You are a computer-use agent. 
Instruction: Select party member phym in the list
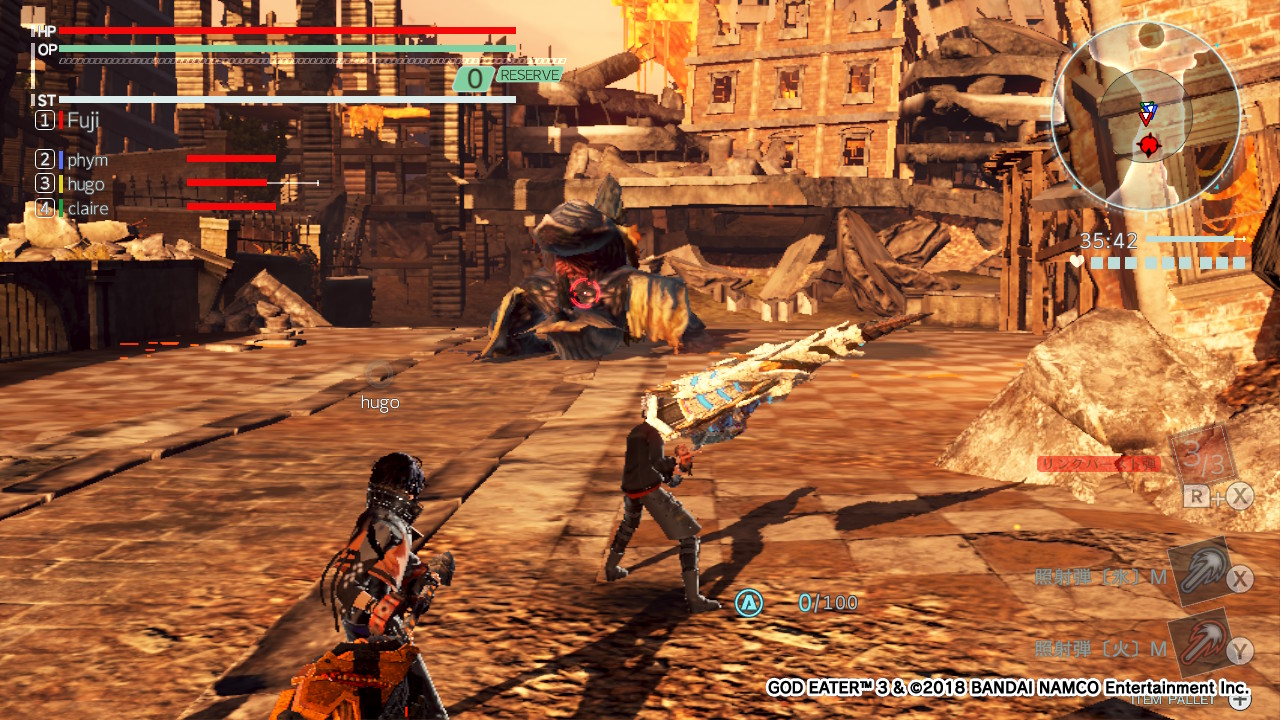(x=87, y=160)
